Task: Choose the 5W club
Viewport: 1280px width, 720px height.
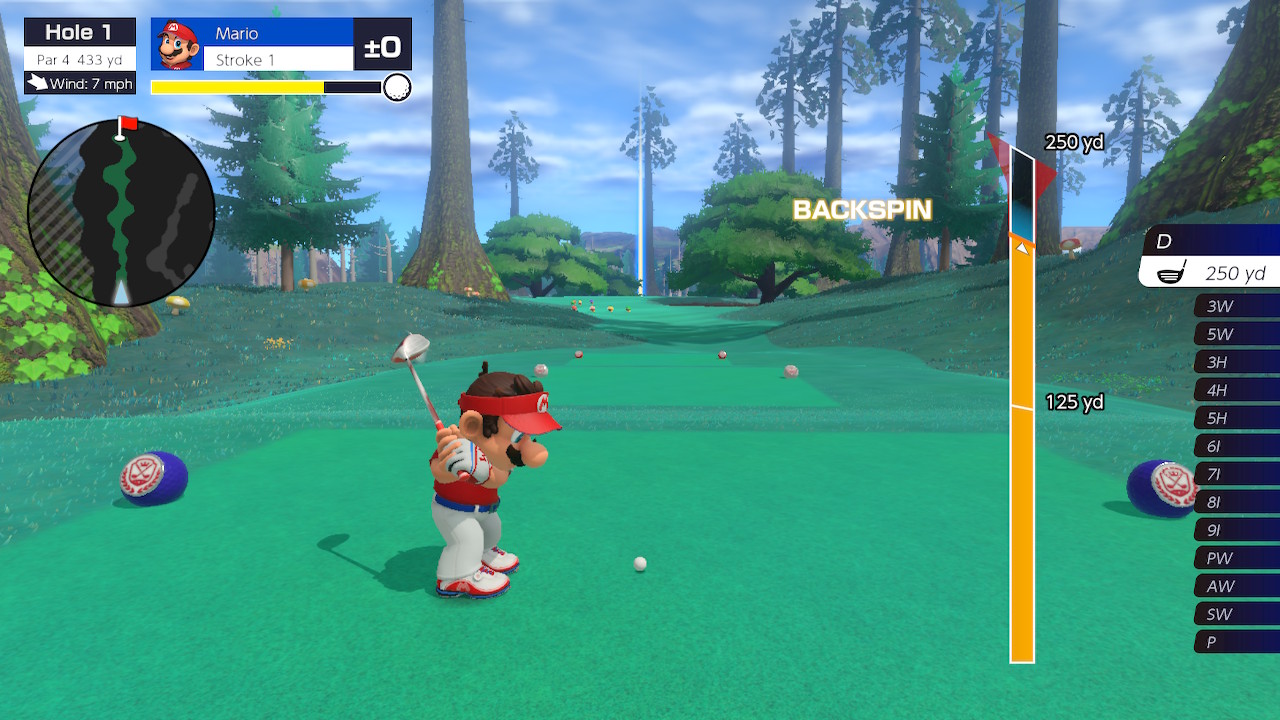Action: tap(1236, 334)
